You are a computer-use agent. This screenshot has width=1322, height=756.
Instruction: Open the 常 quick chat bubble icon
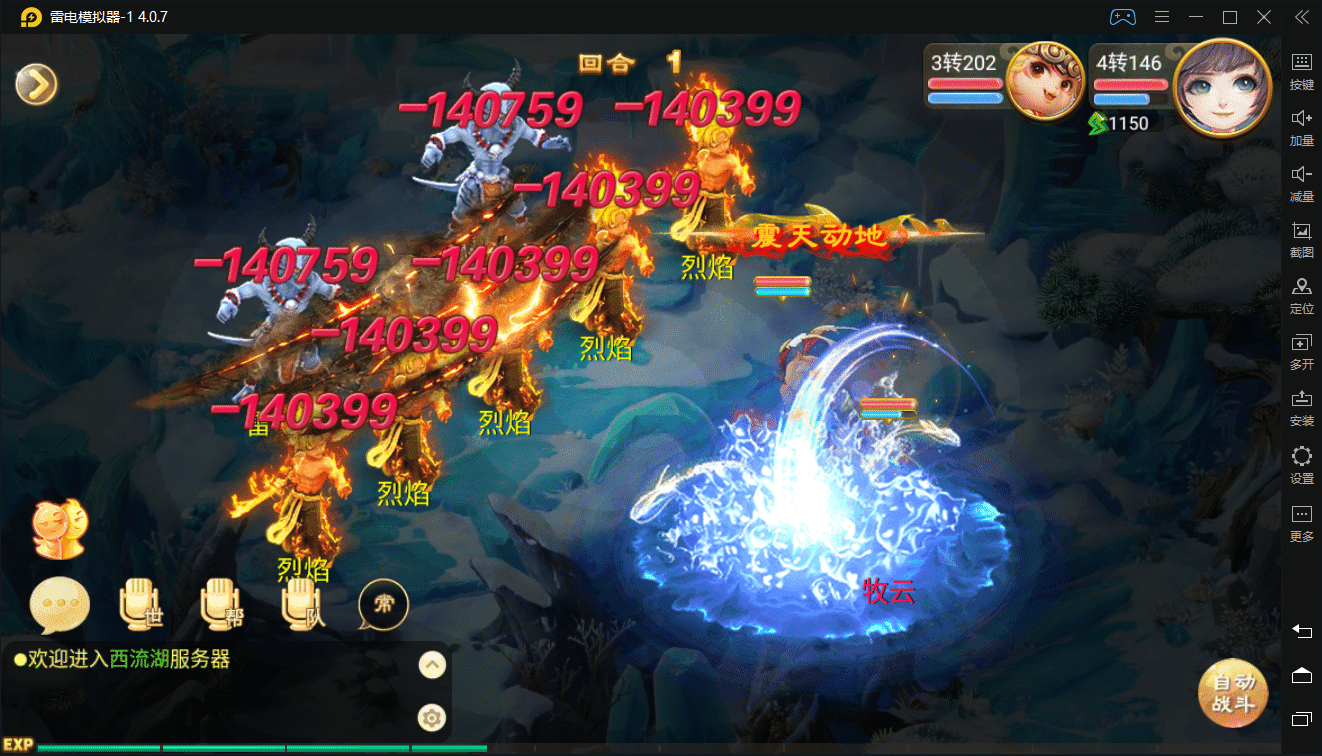tap(383, 605)
